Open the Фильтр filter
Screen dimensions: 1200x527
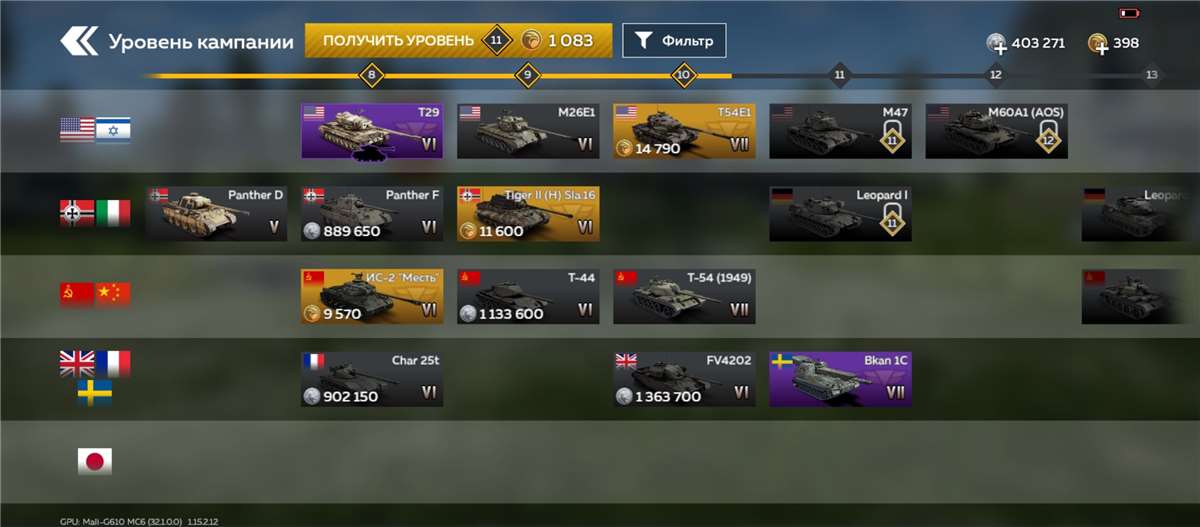coord(674,41)
